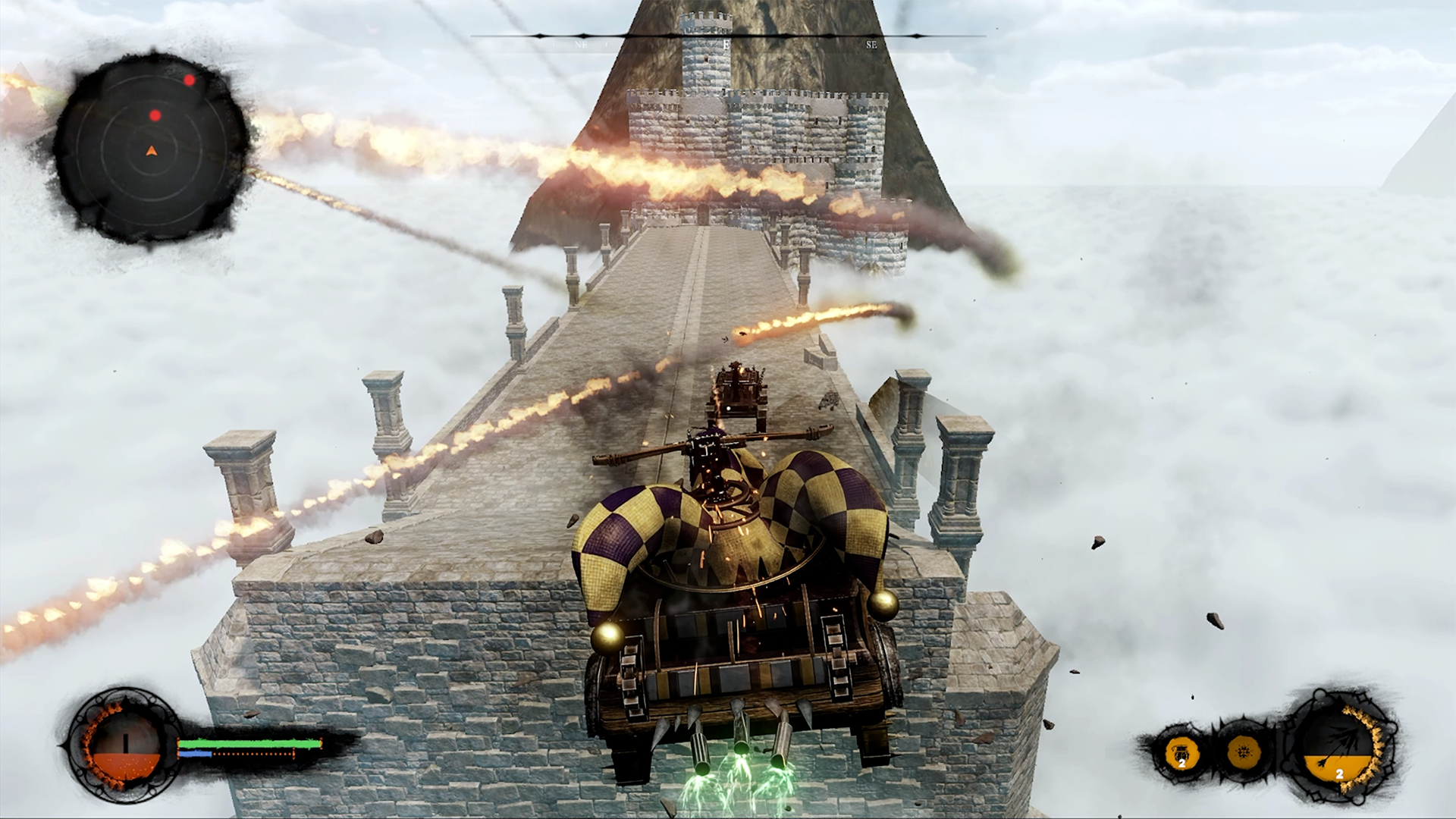Viewport: 1456px width, 819px height.
Task: Select the nearest red enemy dot on minimap
Action: coord(156,115)
